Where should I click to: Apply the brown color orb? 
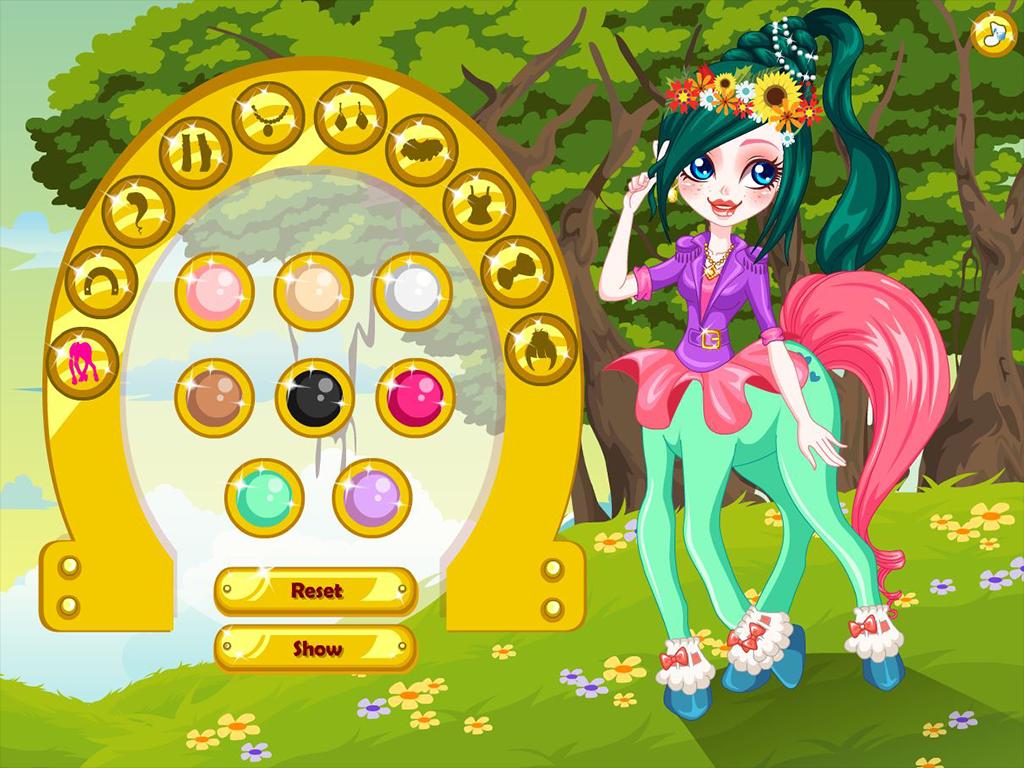pyautogui.click(x=214, y=397)
